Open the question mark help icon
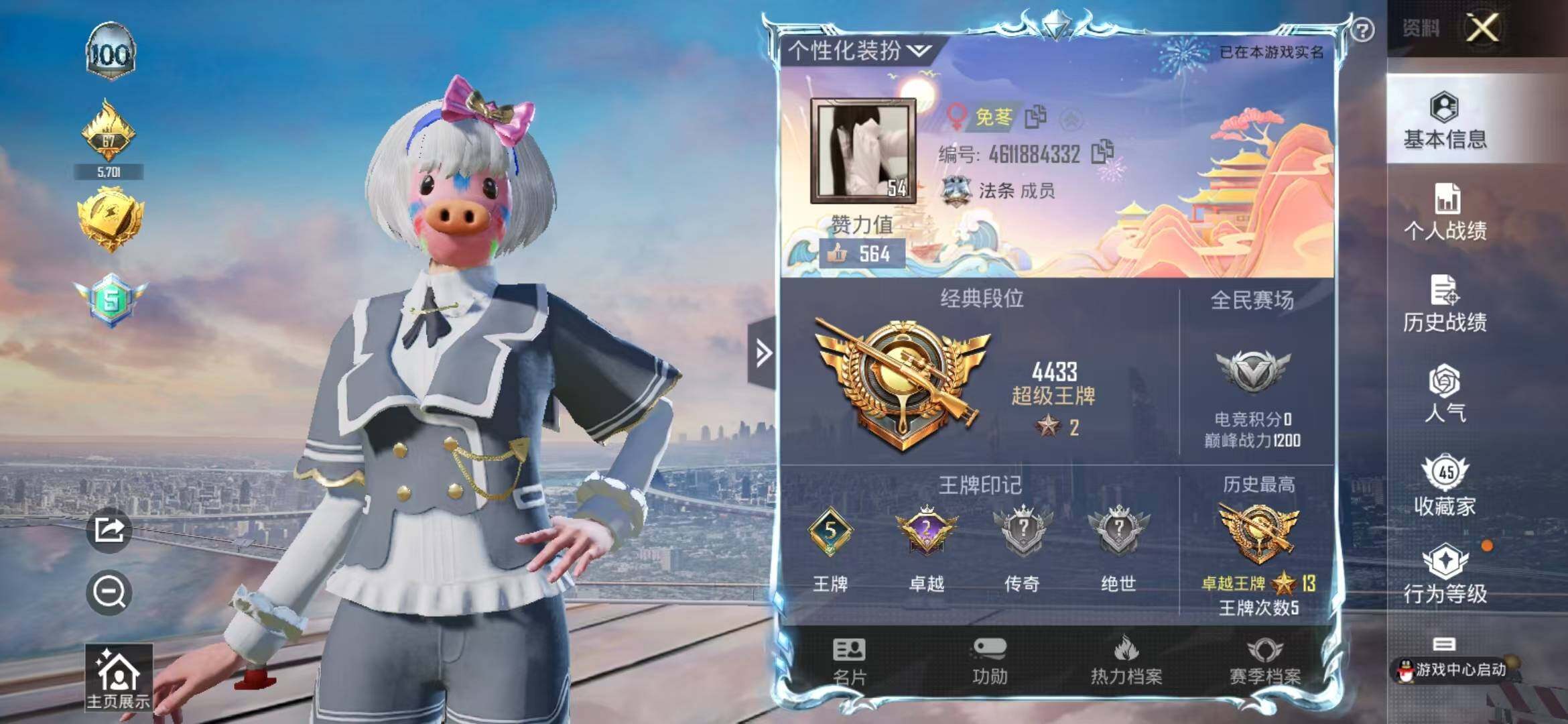The width and height of the screenshot is (1568, 724). coord(1362,30)
